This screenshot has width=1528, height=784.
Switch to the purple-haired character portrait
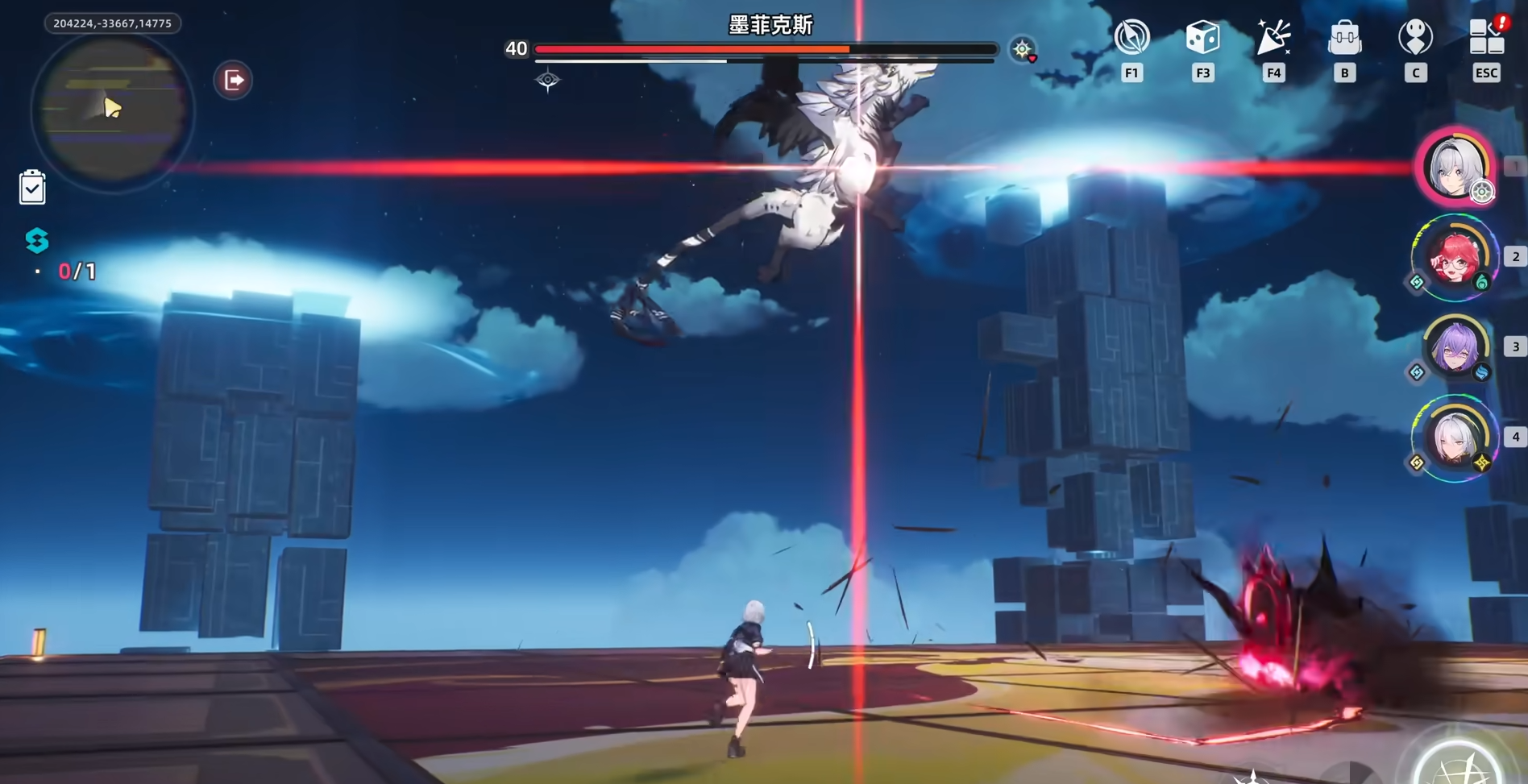pyautogui.click(x=1455, y=348)
